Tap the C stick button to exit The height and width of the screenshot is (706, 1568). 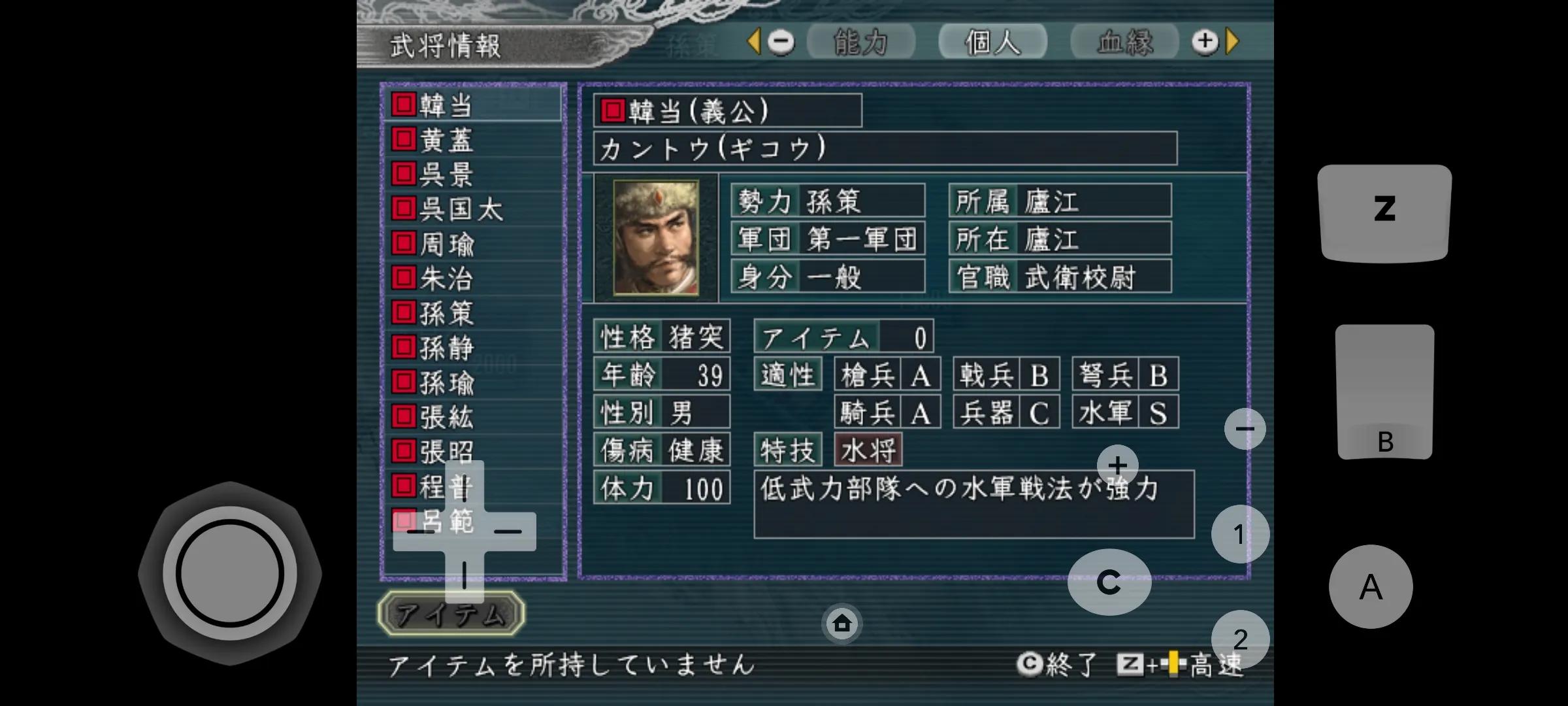tap(1109, 580)
